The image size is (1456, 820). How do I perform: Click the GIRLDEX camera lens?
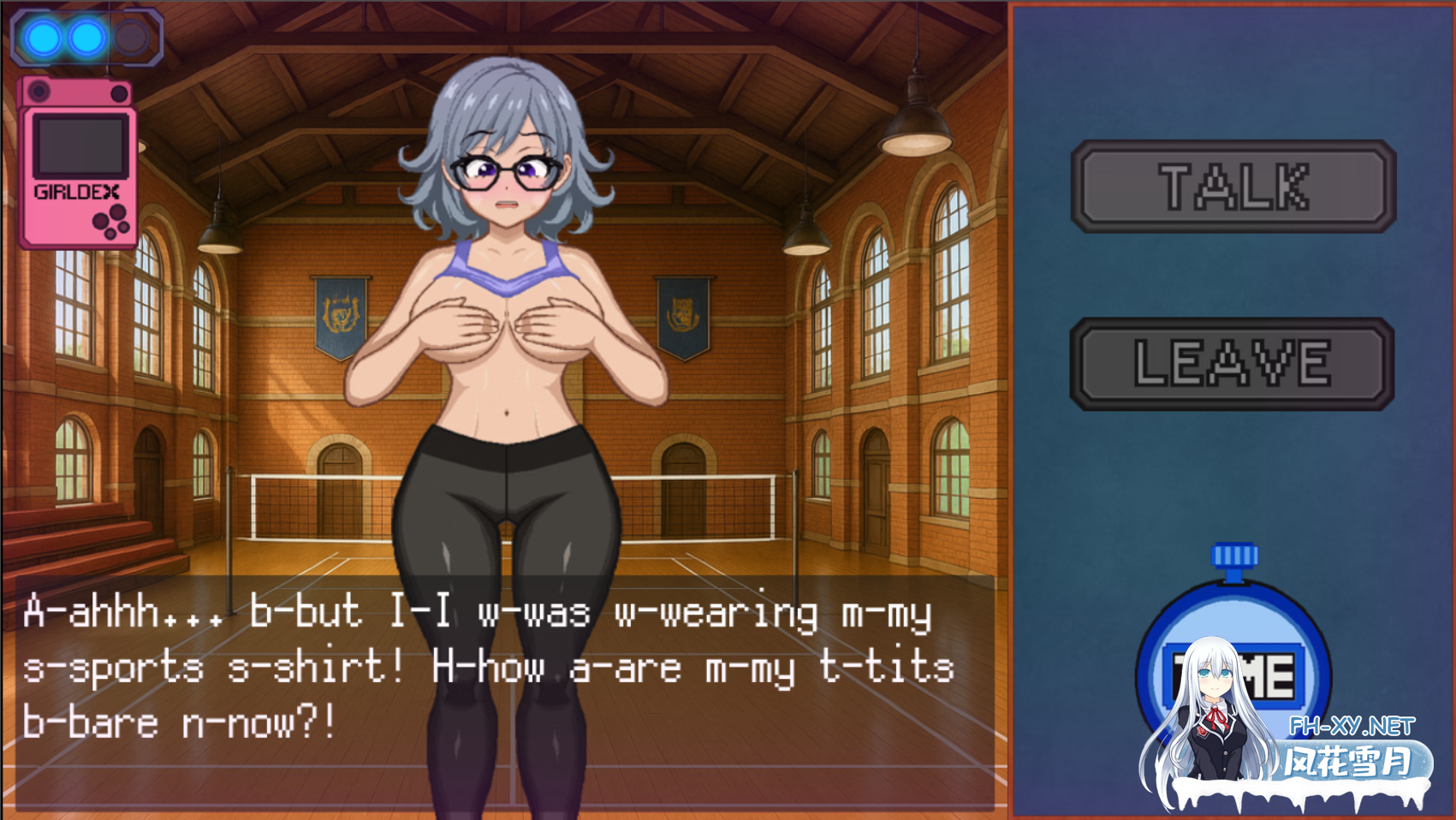point(39,90)
